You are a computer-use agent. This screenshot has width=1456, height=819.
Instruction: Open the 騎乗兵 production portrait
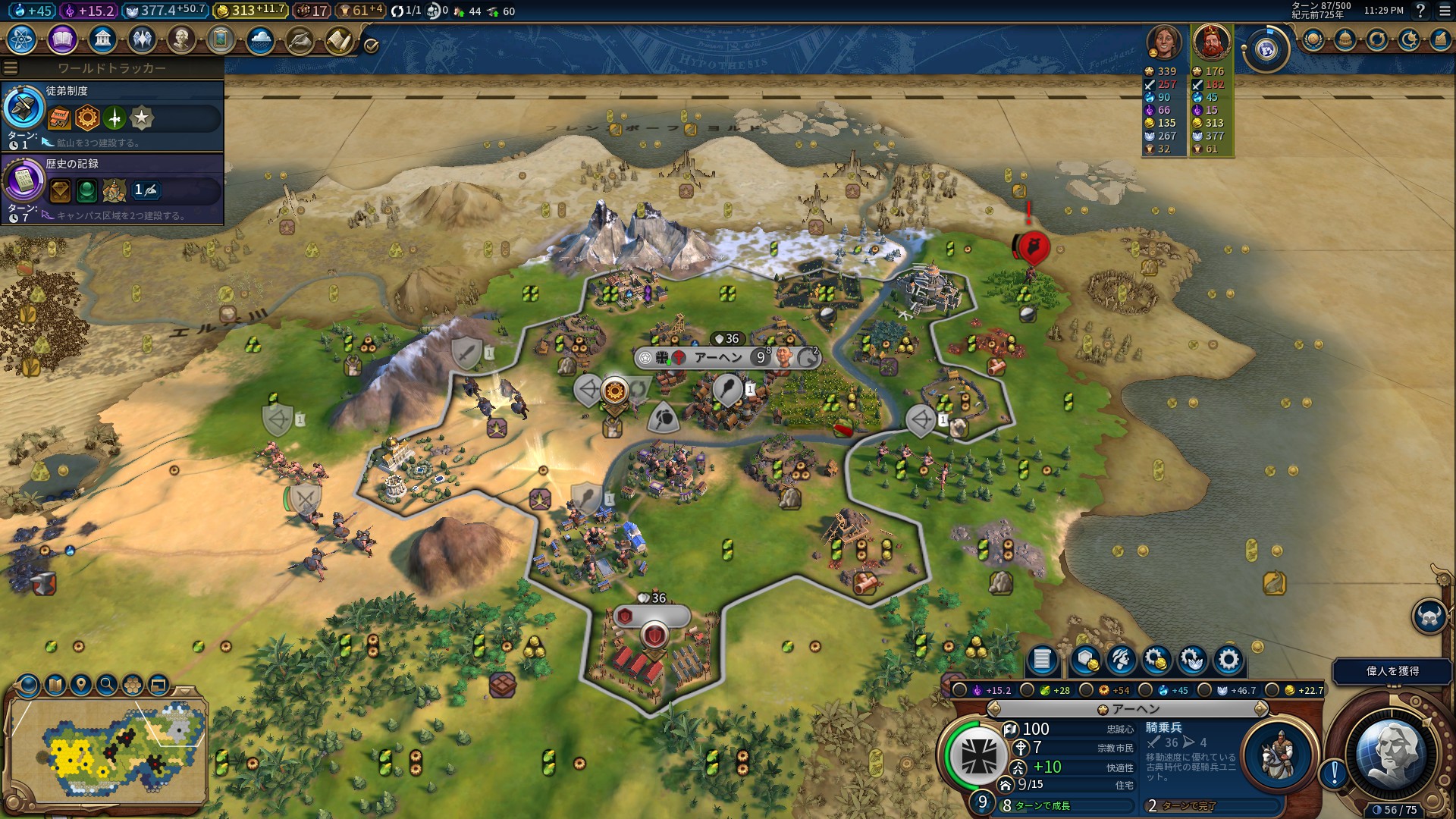[1279, 755]
